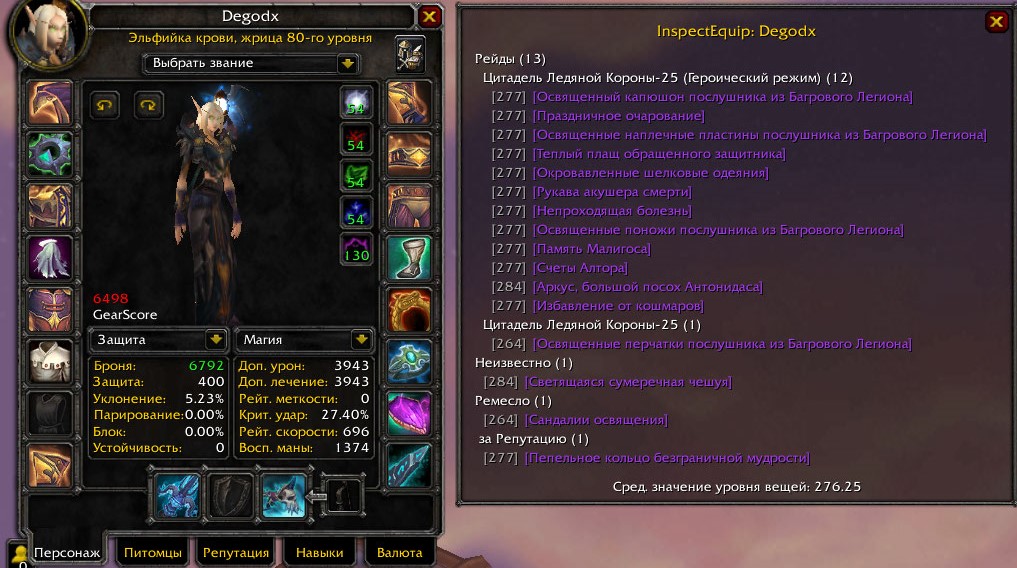Select the Сандалии освящения item link

(x=595, y=420)
